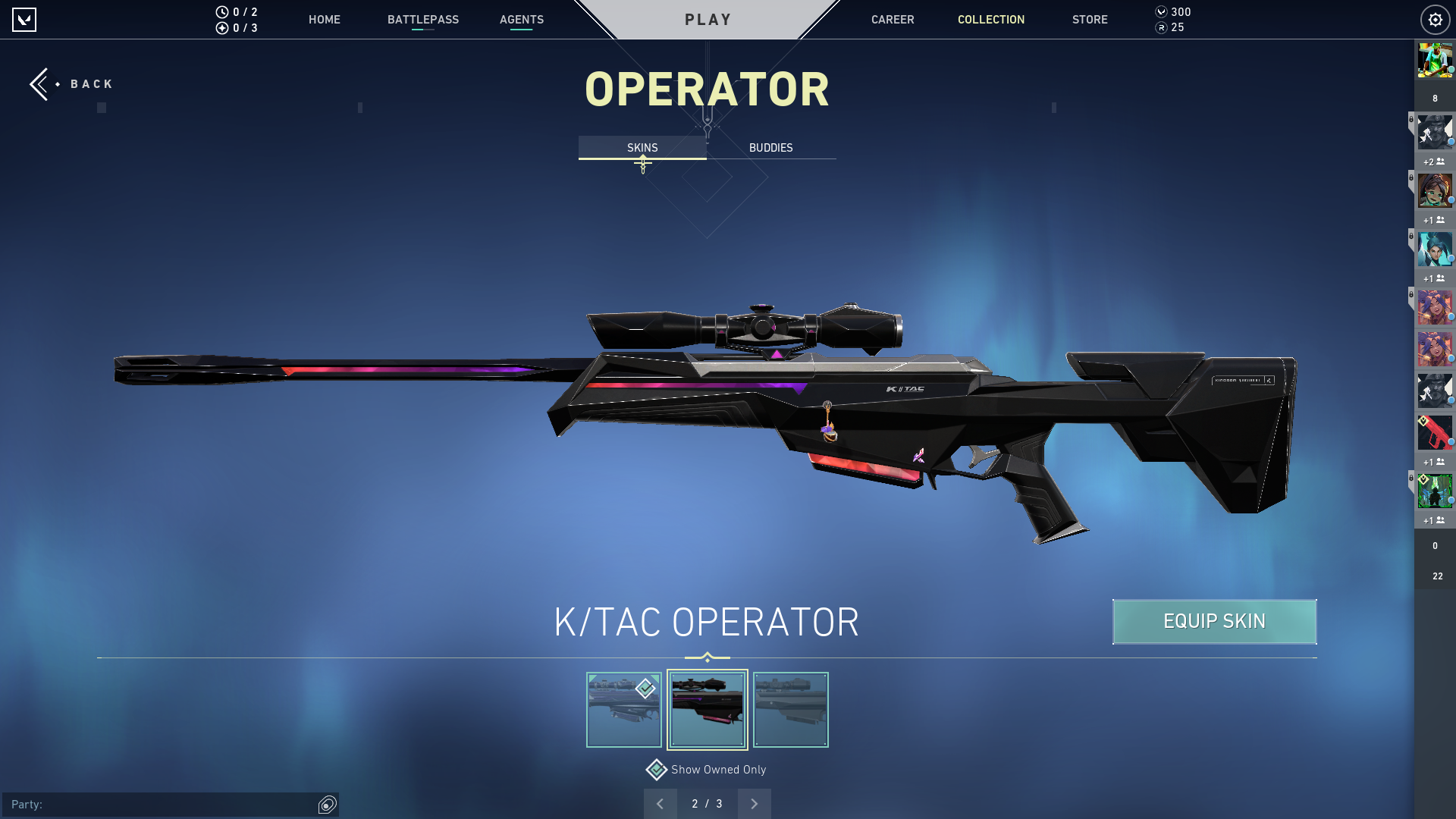Toggle Show Owned Only filter
This screenshot has height=819, width=1456.
tap(657, 770)
